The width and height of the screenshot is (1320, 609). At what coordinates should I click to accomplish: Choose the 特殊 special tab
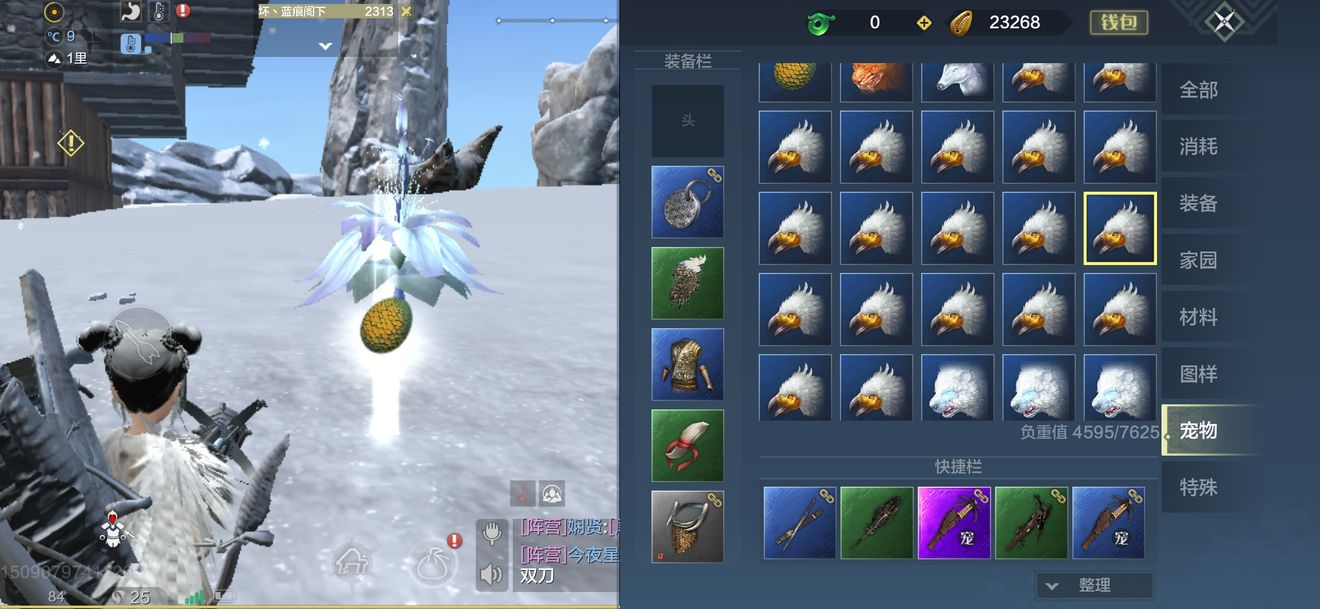click(1198, 488)
